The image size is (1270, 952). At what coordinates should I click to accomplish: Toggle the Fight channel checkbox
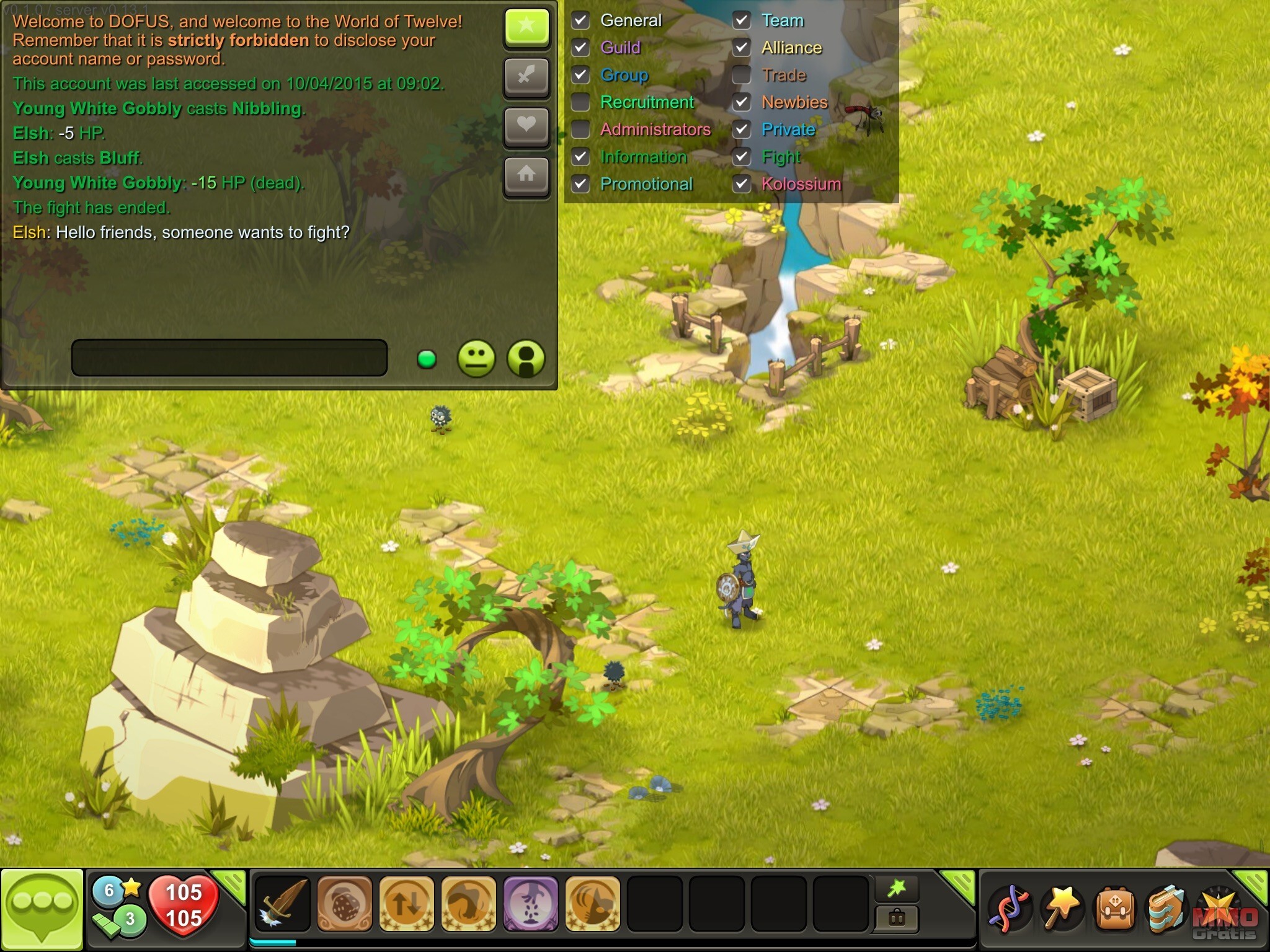pyautogui.click(x=742, y=157)
